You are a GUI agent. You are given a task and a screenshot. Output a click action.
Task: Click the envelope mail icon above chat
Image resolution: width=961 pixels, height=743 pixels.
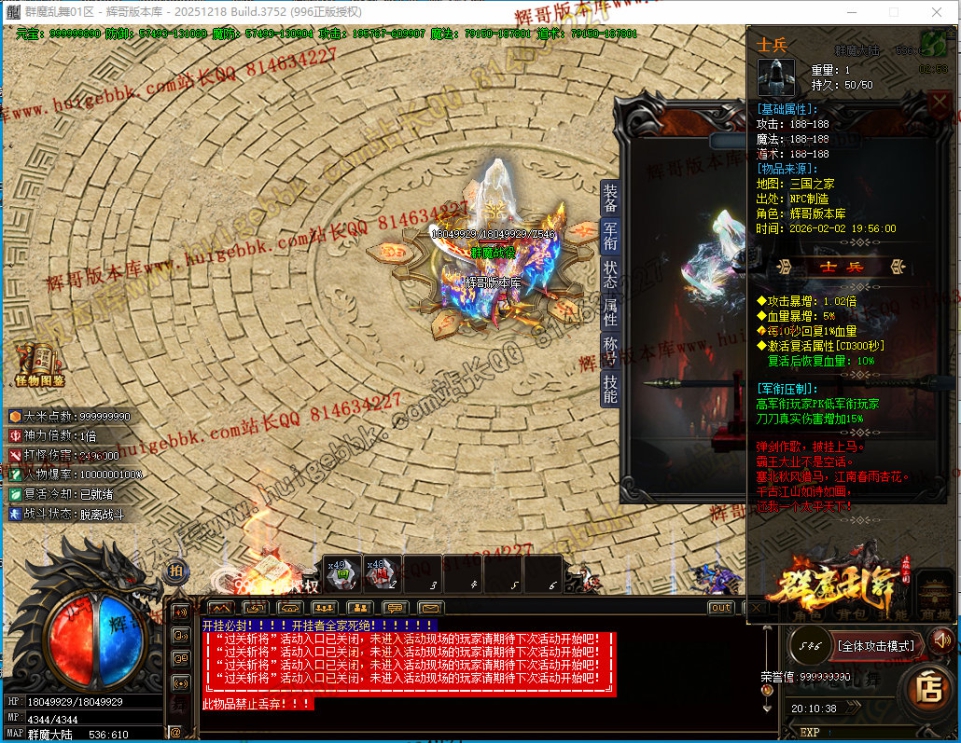coord(431,607)
